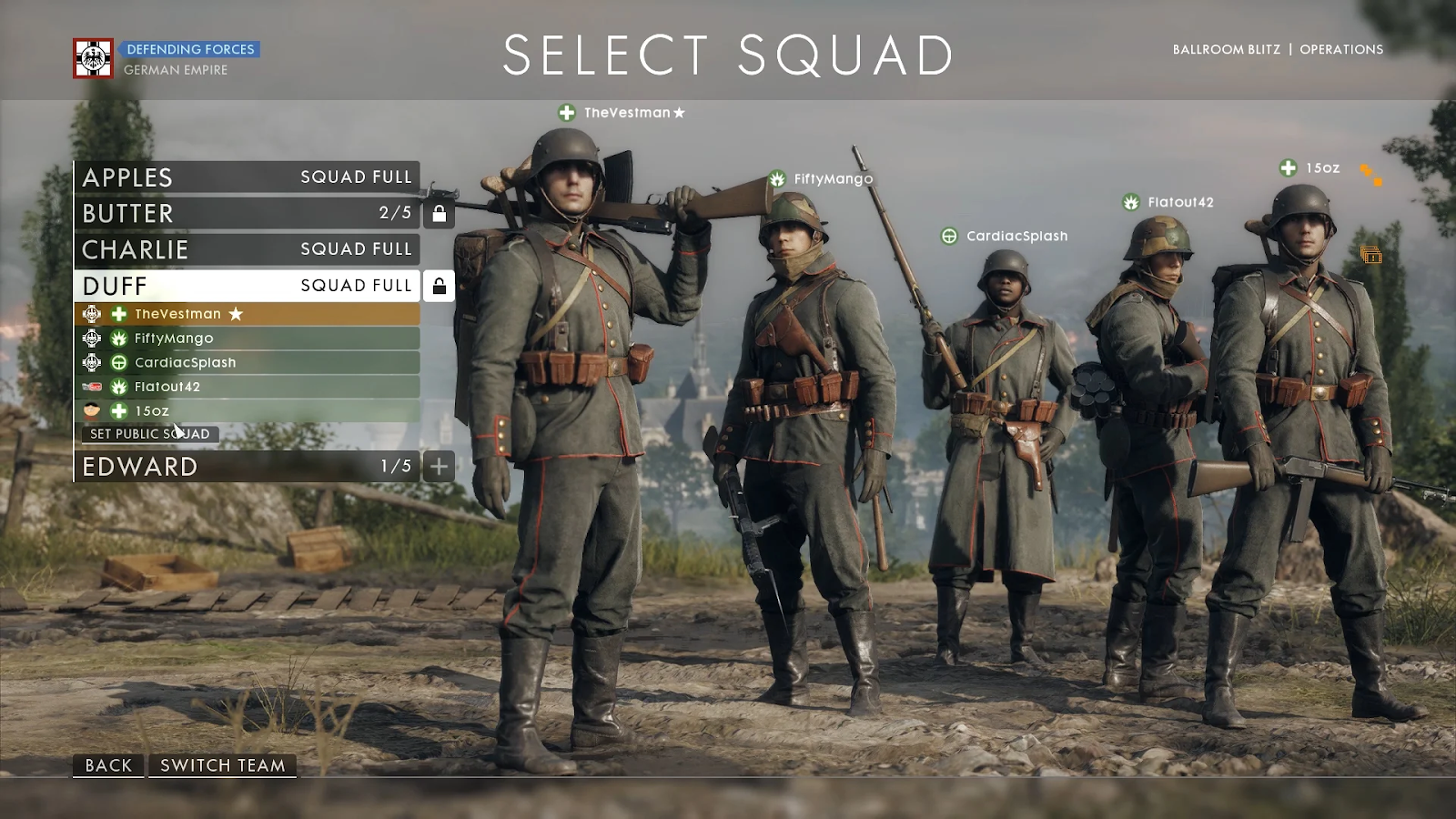Image resolution: width=1456 pixels, height=819 pixels.
Task: Switch team using Switch Team button
Action: tap(223, 765)
